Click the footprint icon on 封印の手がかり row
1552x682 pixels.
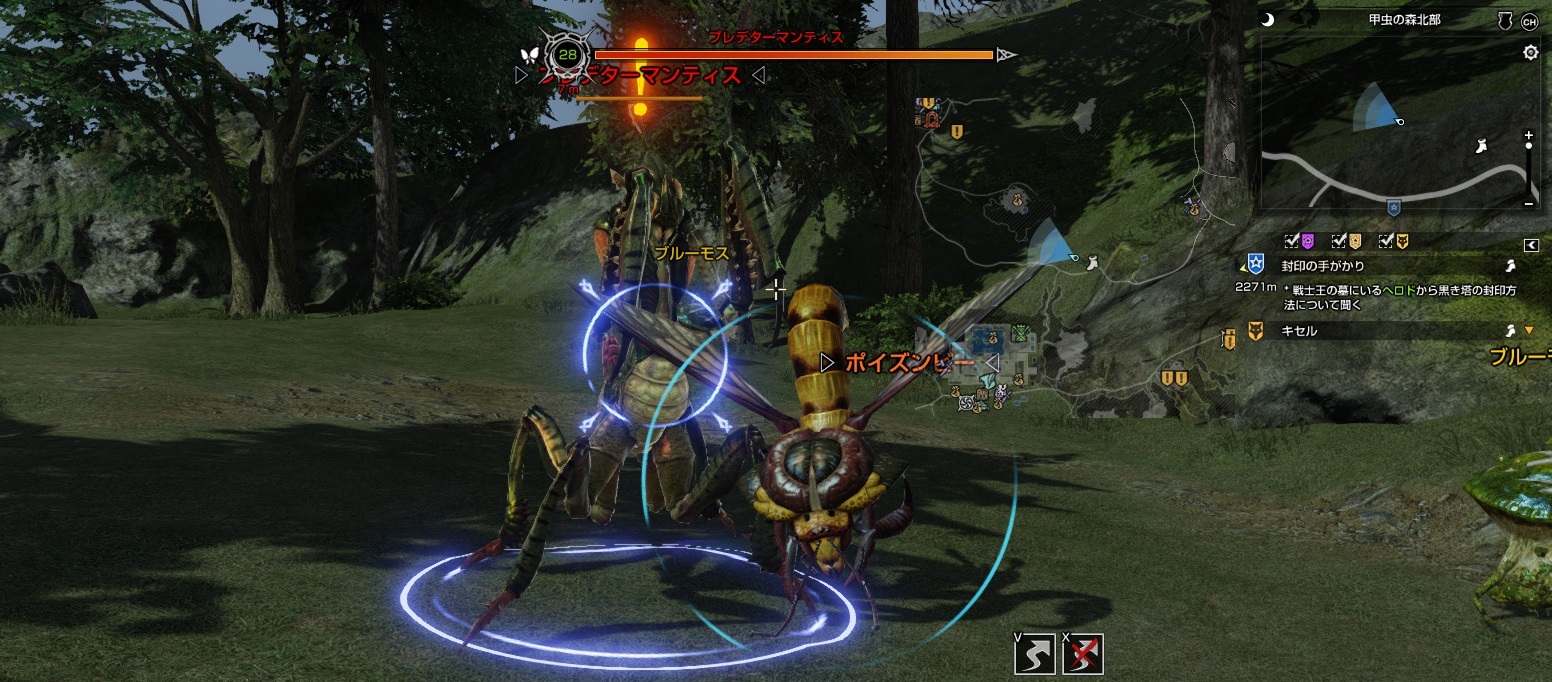[1512, 266]
